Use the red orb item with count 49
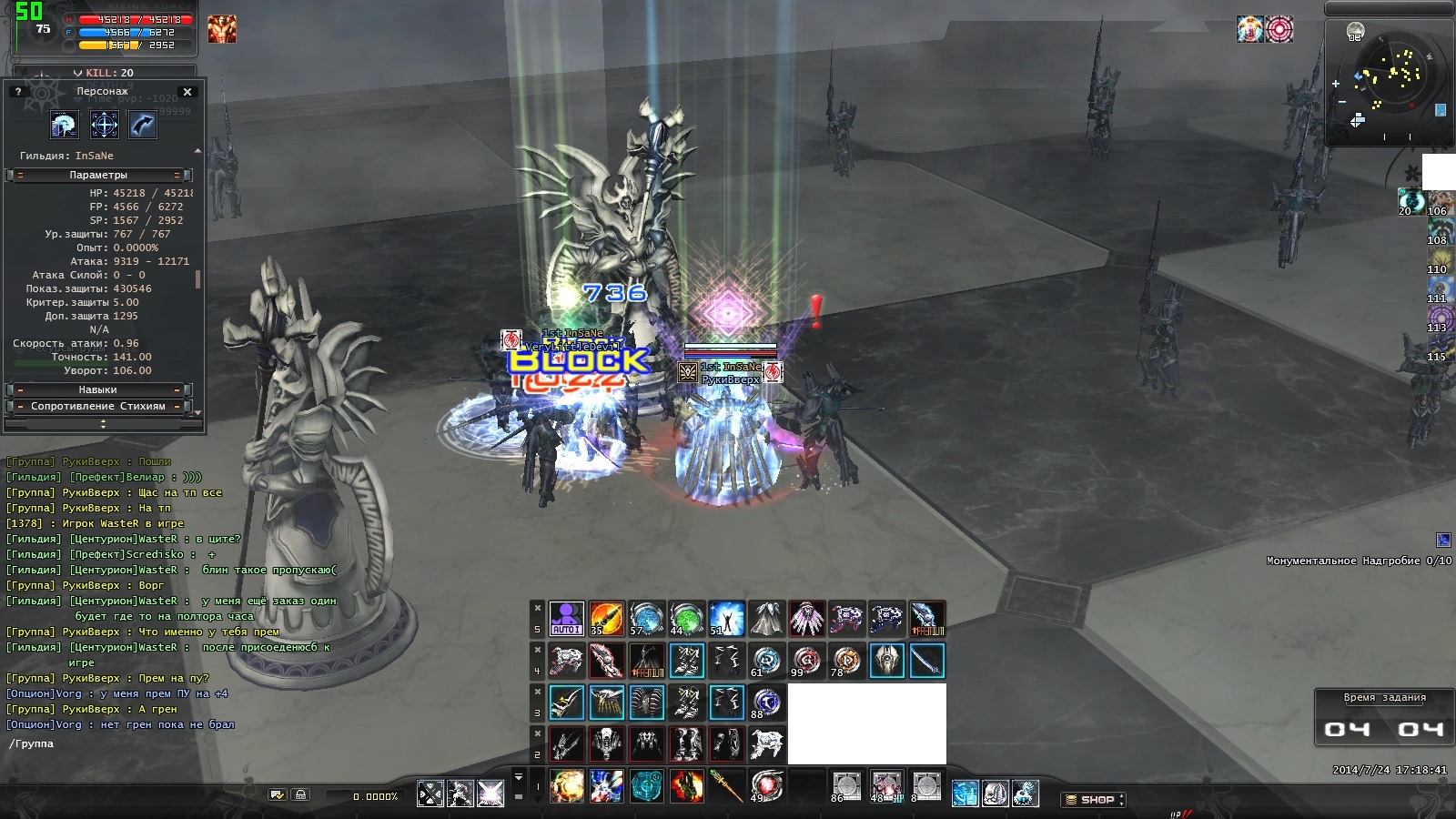The image size is (1456, 819). pos(766,786)
